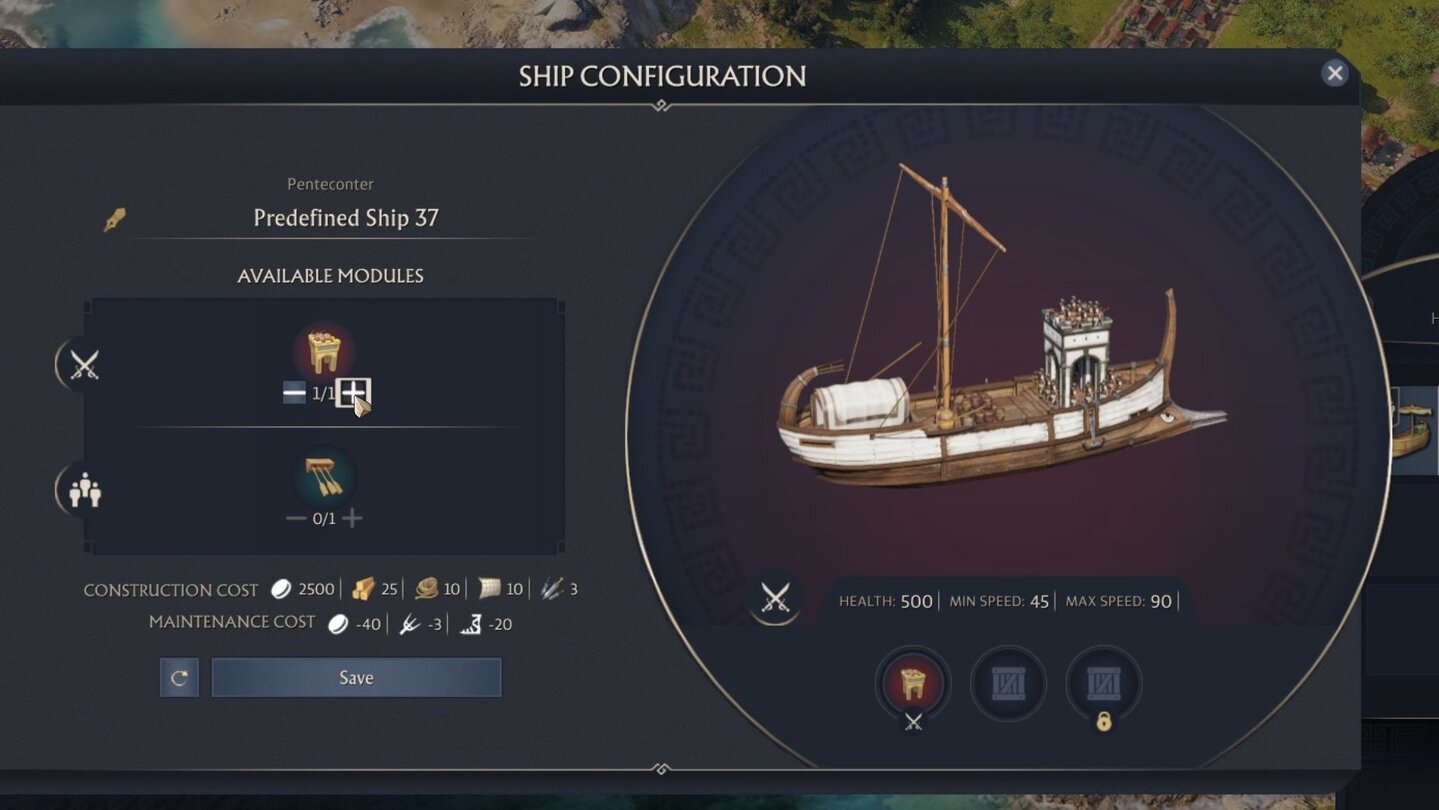This screenshot has width=1439, height=810.
Task: Remove one oar module with its minus button
Action: [296, 518]
